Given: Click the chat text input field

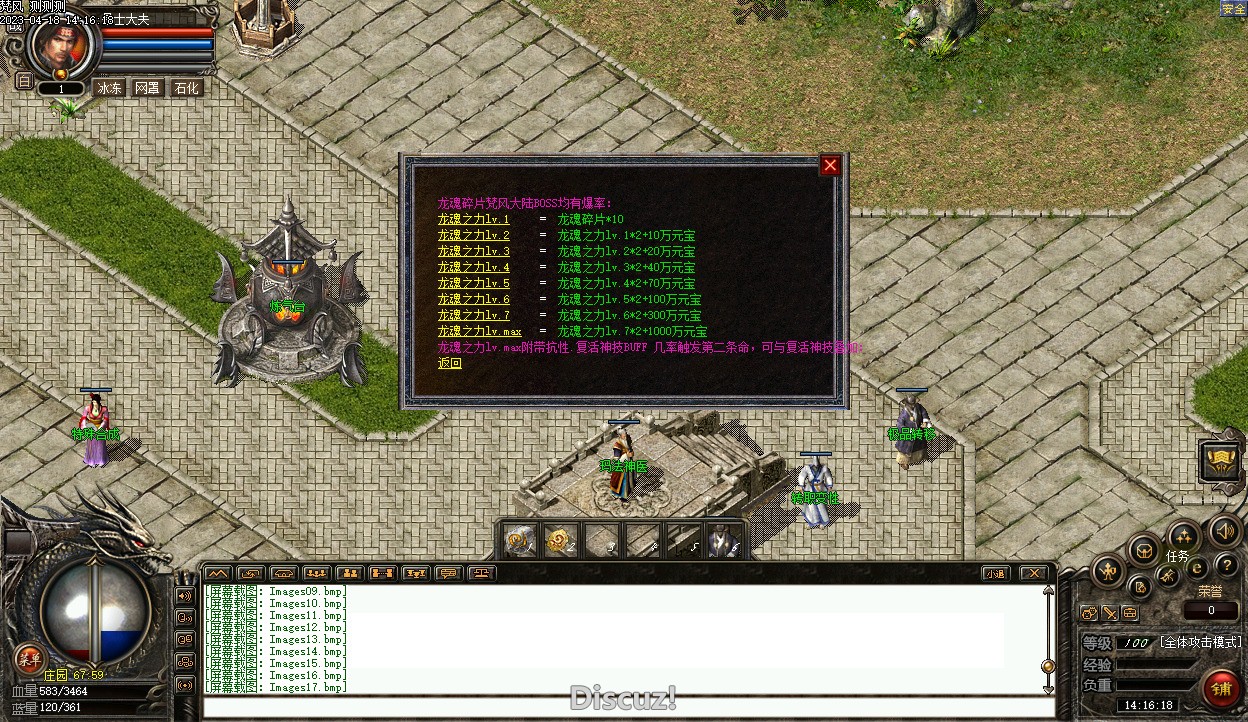Looking at the screenshot, I should 628,707.
